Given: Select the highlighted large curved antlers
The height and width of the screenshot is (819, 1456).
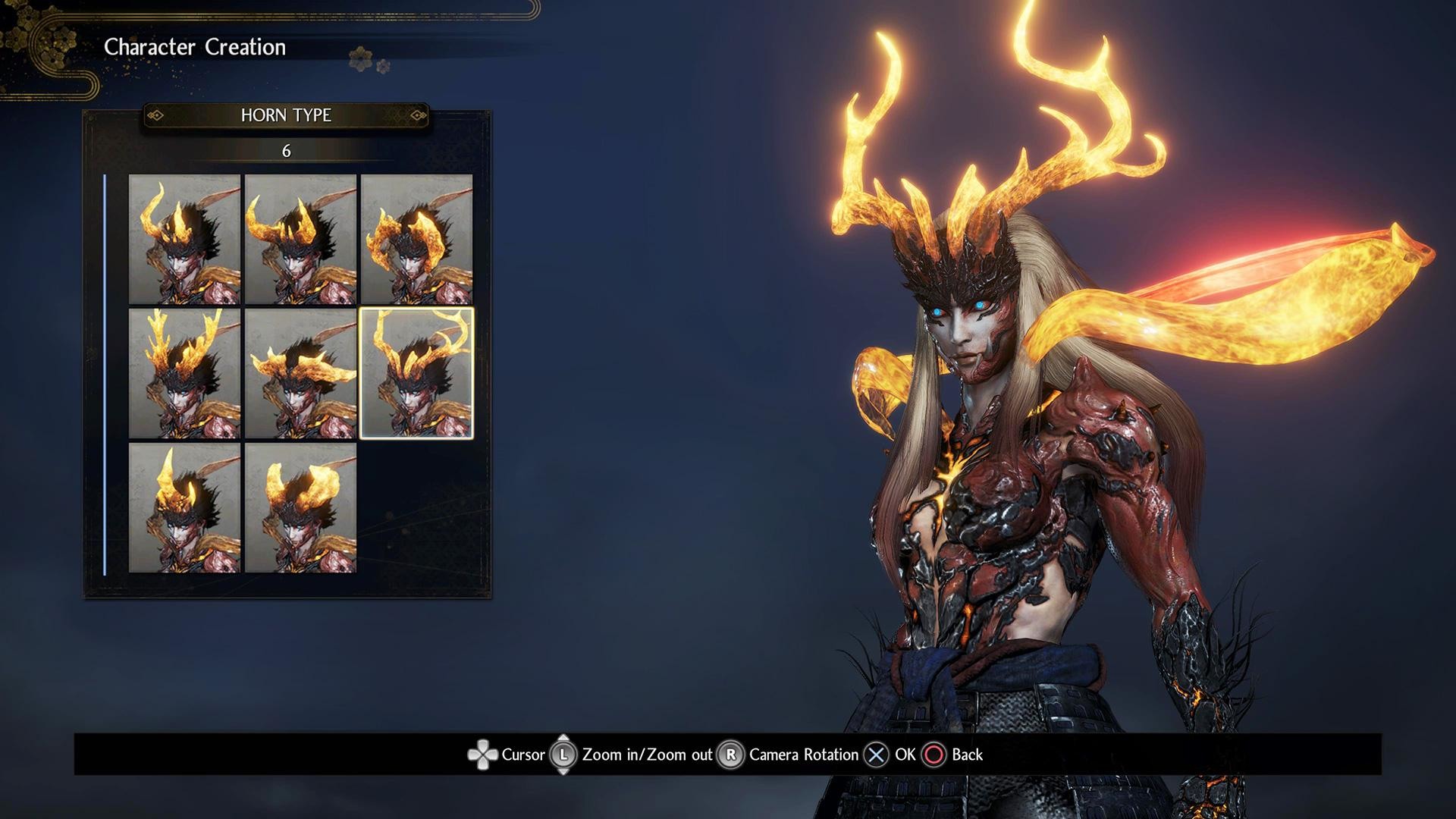Looking at the screenshot, I should [x=416, y=373].
